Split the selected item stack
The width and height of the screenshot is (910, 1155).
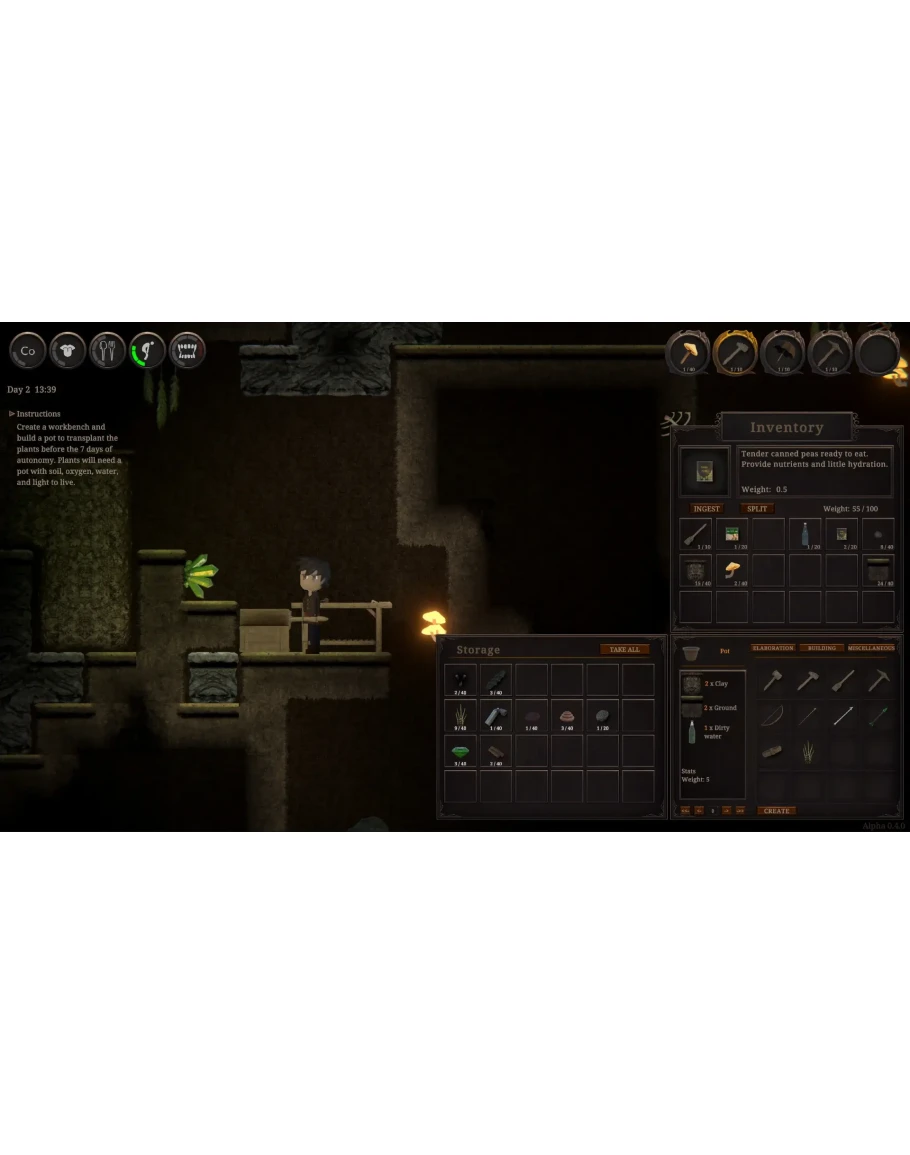tap(758, 509)
